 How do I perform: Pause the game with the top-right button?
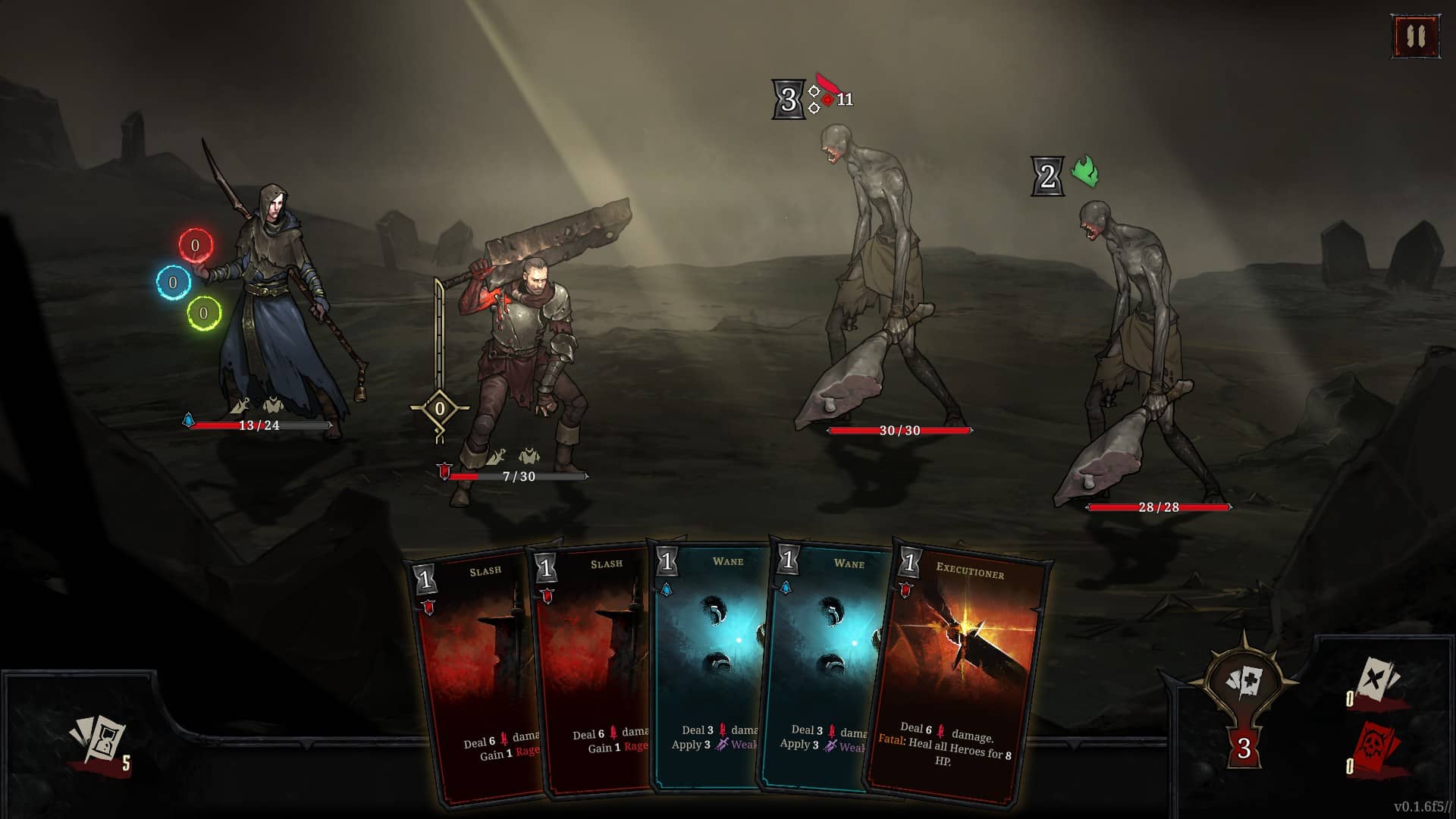tap(1415, 36)
